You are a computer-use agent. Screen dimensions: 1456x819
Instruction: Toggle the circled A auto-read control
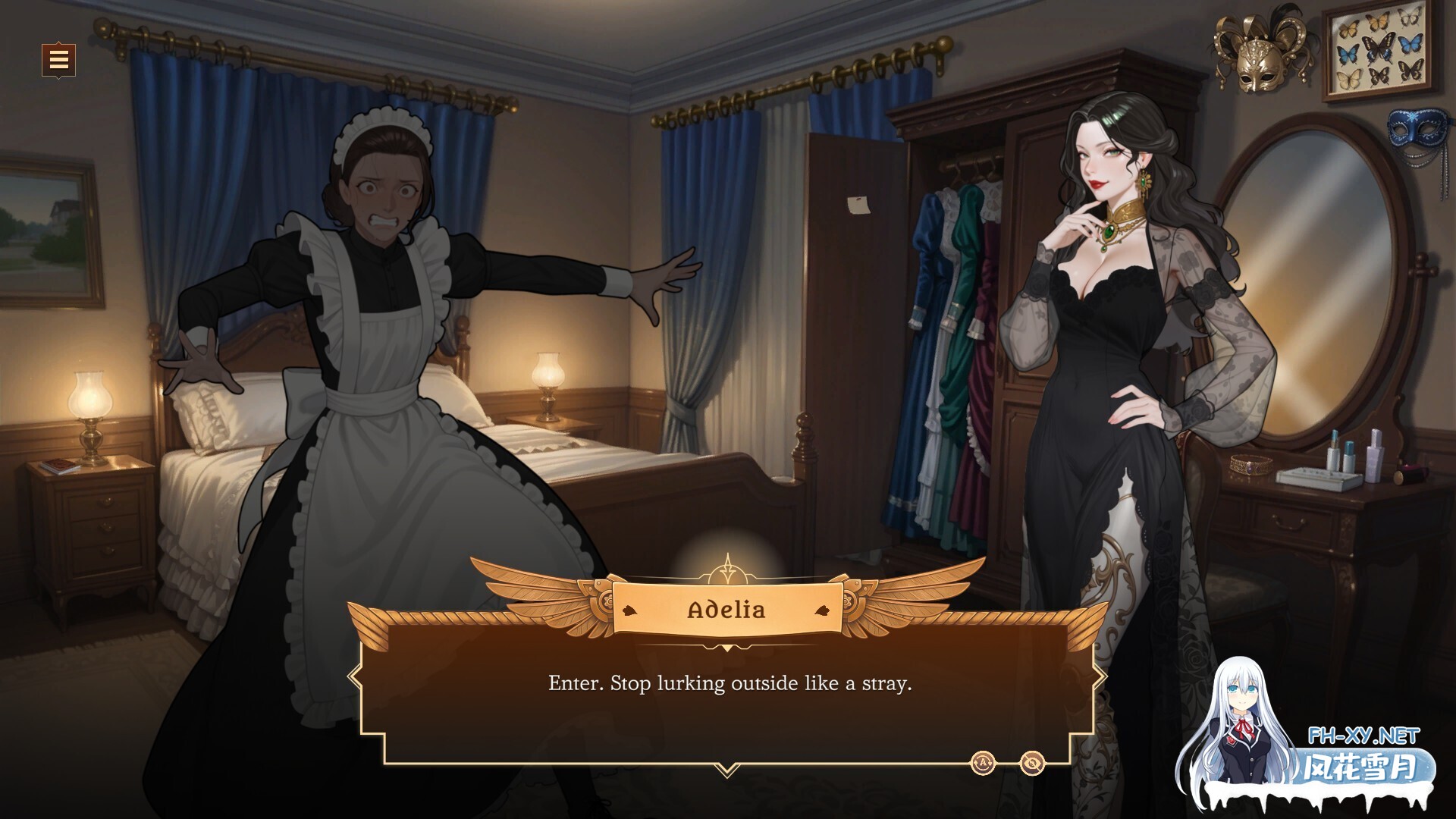(x=984, y=764)
